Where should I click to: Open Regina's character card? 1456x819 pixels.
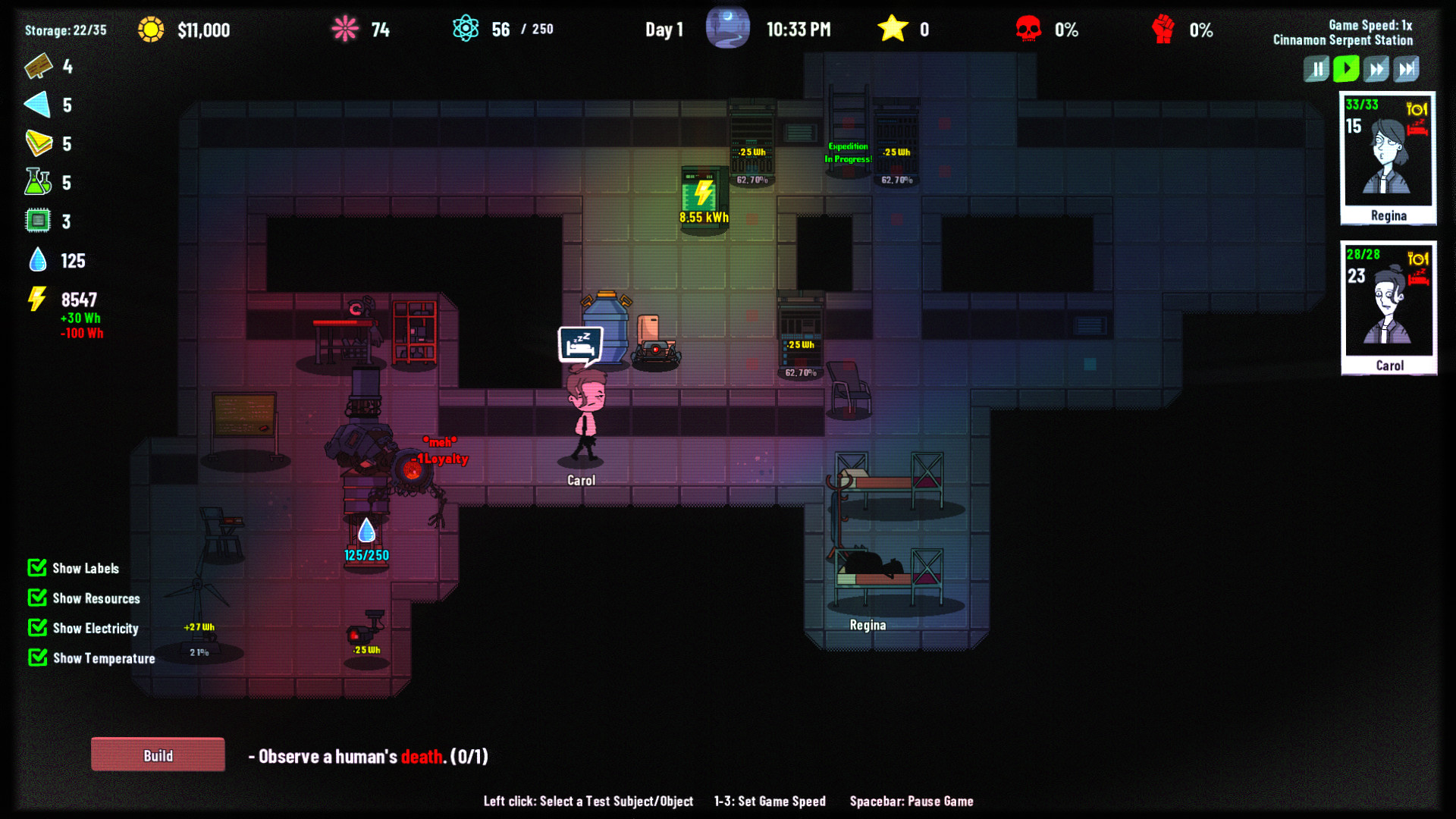click(x=1387, y=157)
